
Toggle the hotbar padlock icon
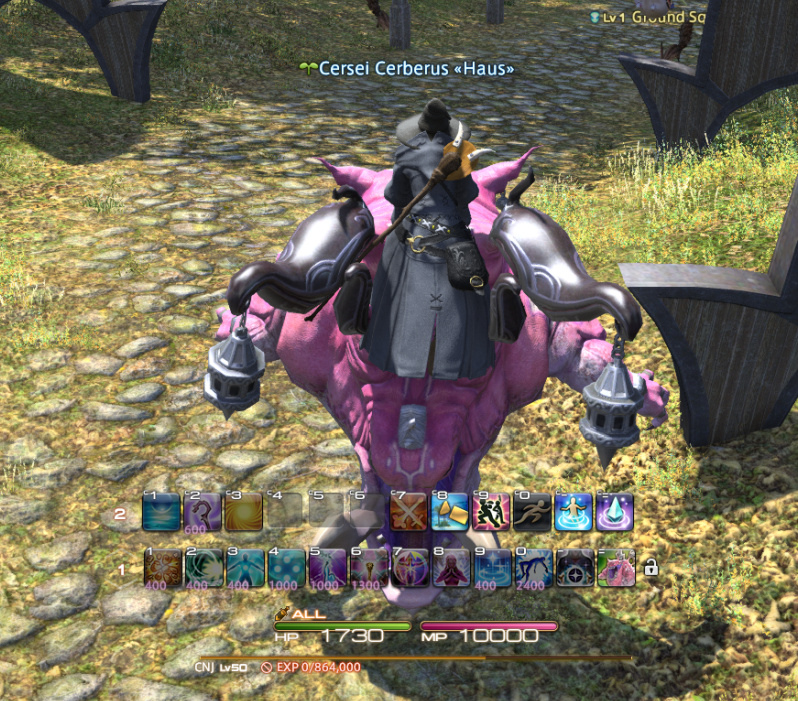point(651,568)
